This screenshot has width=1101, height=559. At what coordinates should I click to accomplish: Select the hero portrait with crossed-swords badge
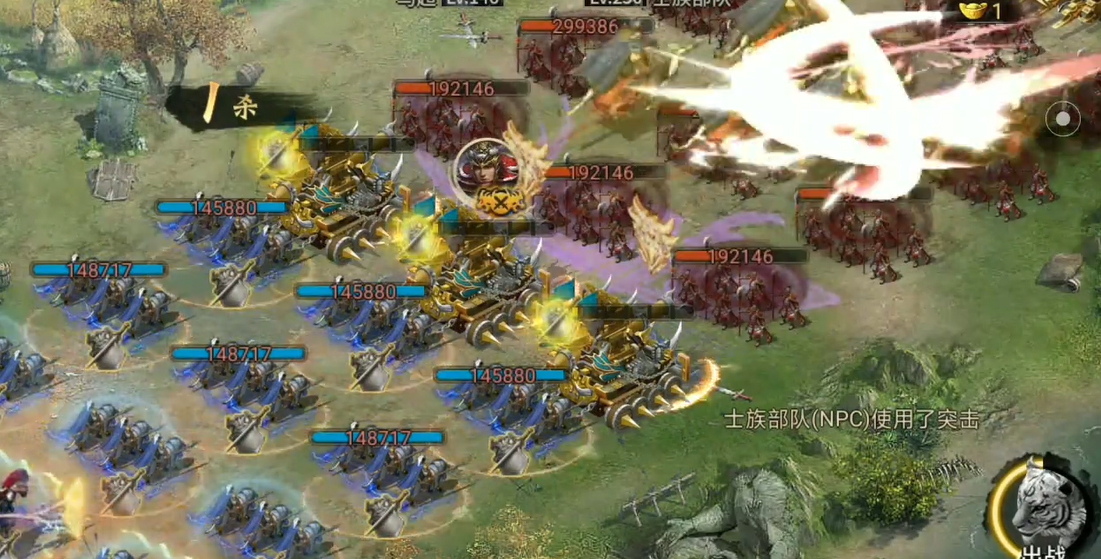tap(487, 171)
